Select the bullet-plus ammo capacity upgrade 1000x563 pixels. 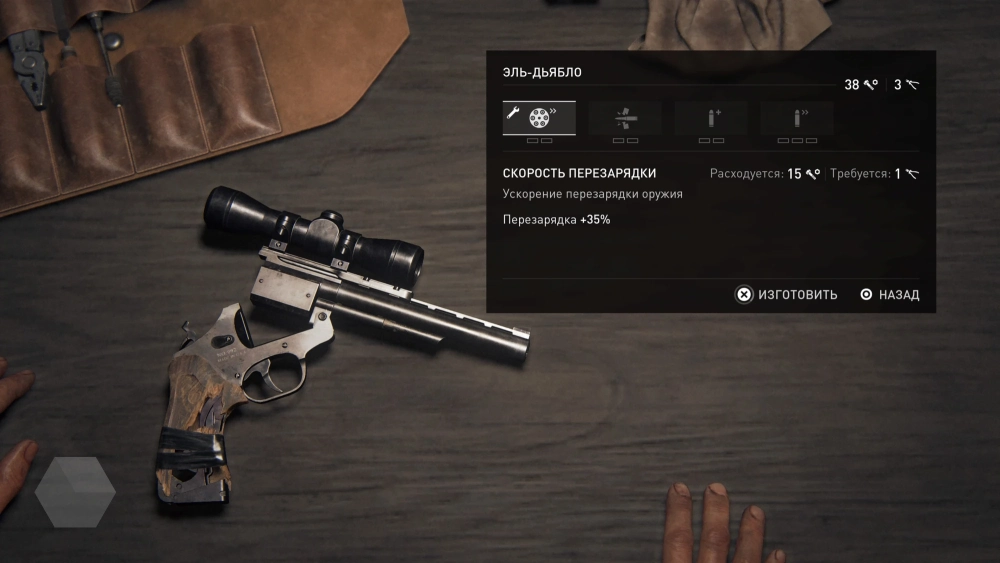click(711, 118)
